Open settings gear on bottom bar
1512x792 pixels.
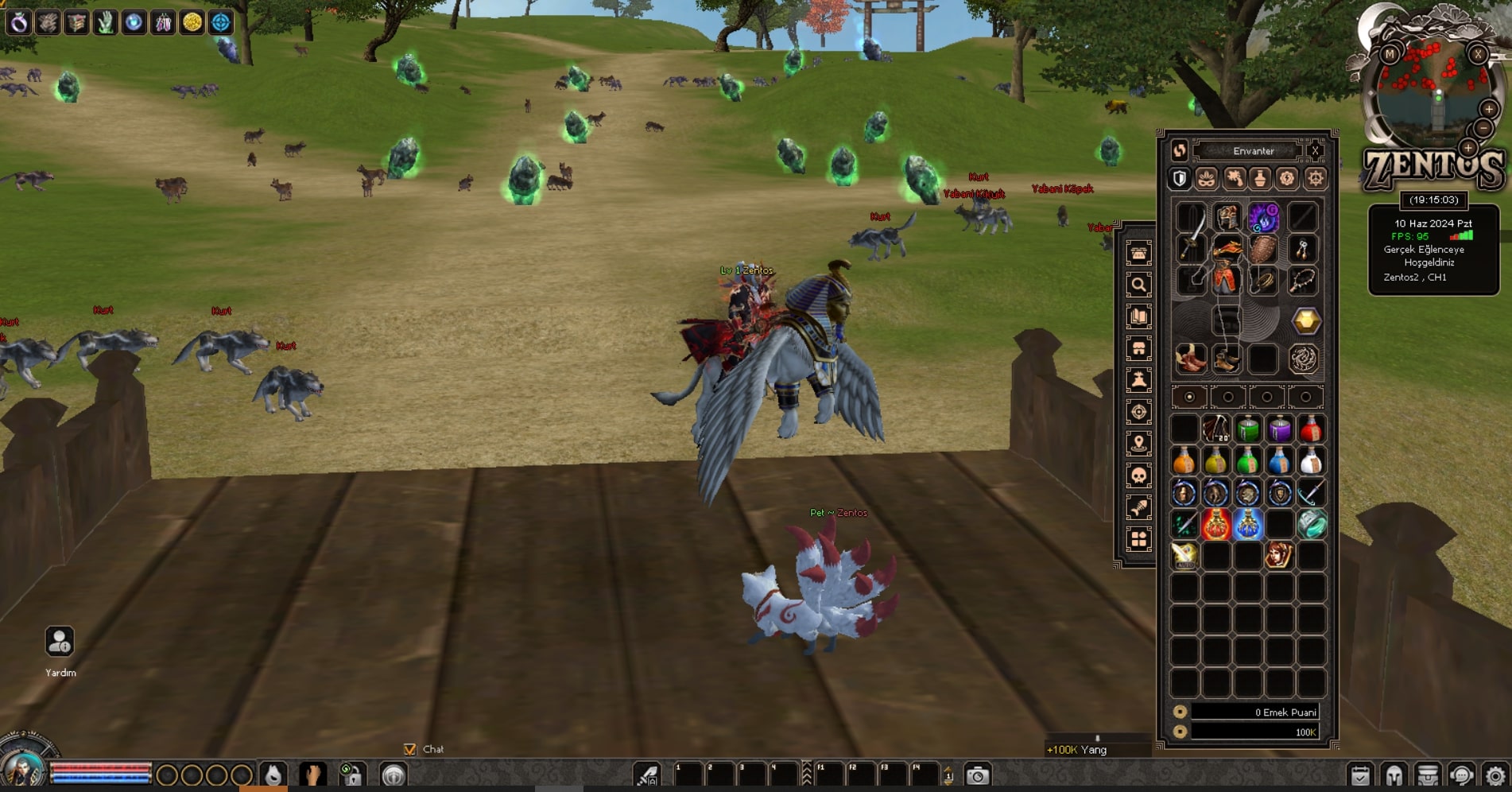[x=1495, y=775]
